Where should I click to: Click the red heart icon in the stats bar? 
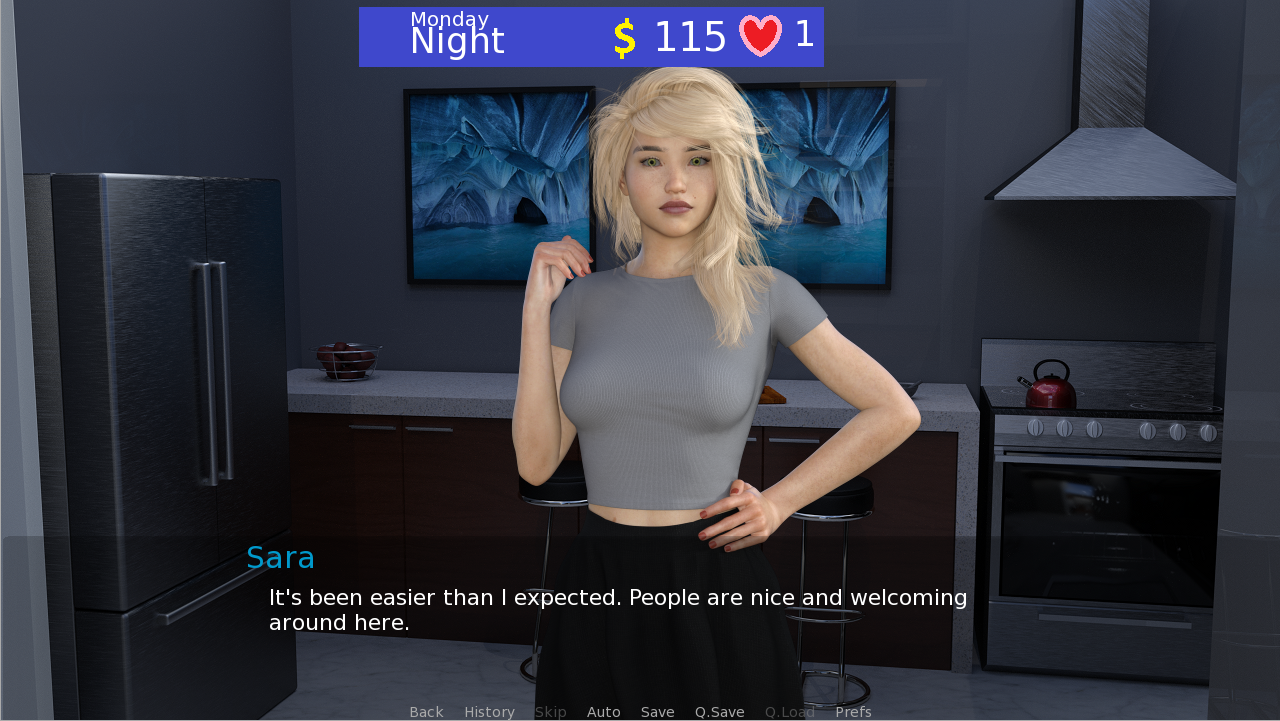[760, 36]
